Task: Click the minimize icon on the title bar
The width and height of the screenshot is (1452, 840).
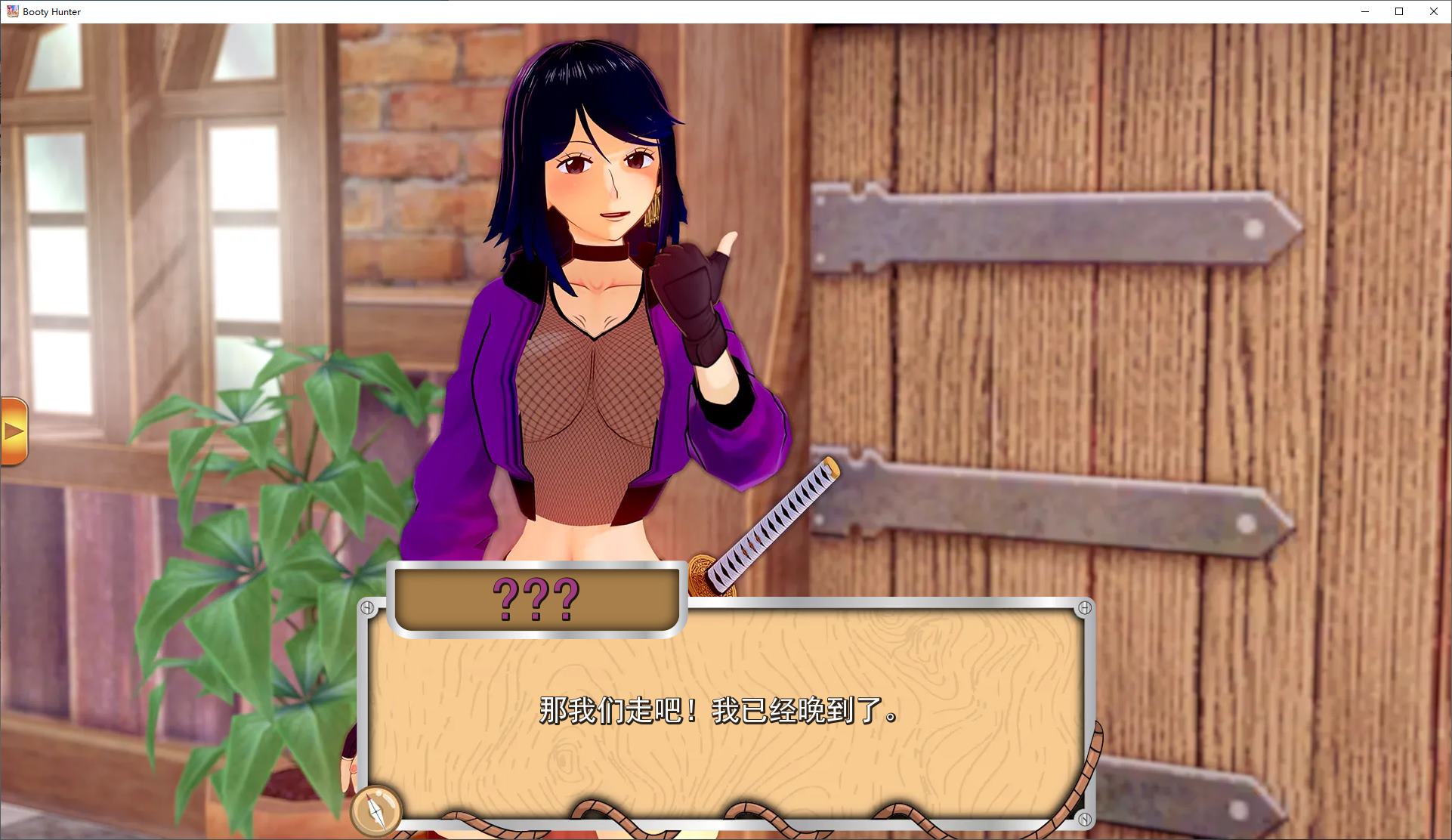Action: click(x=1364, y=11)
